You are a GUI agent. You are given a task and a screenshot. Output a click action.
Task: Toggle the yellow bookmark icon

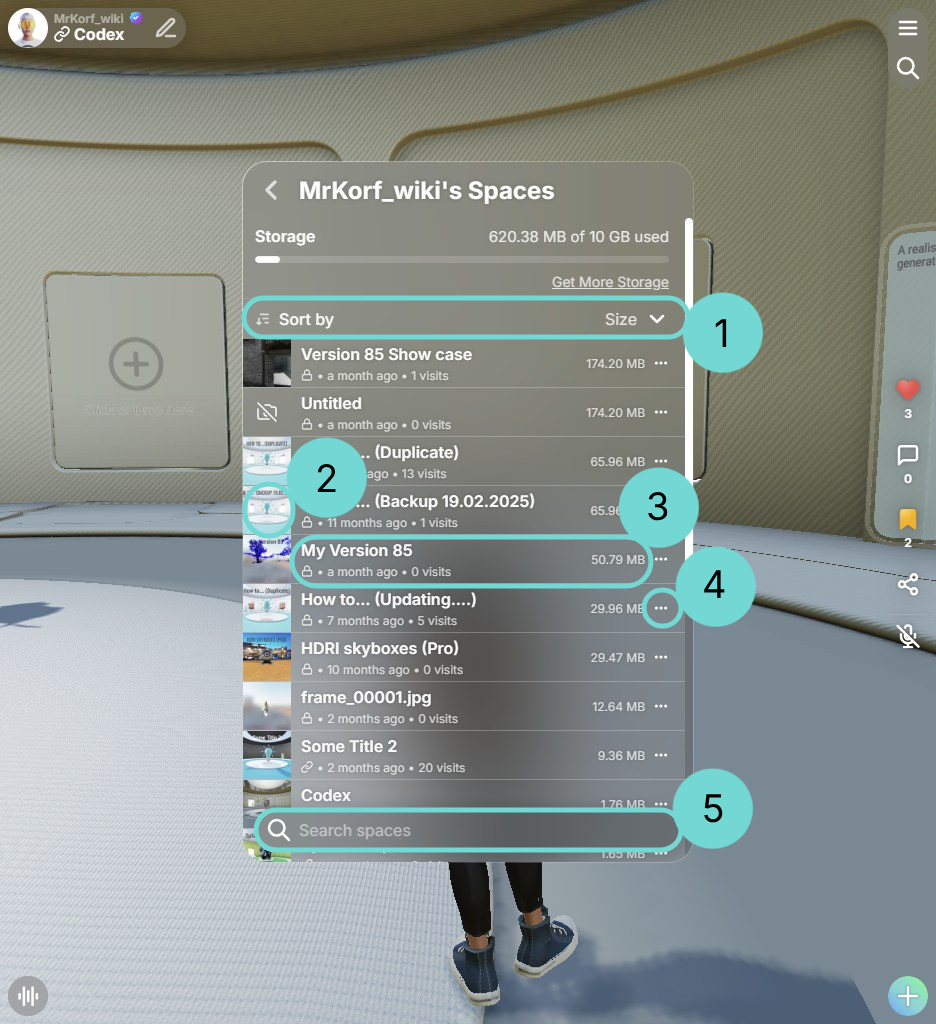pos(908,520)
